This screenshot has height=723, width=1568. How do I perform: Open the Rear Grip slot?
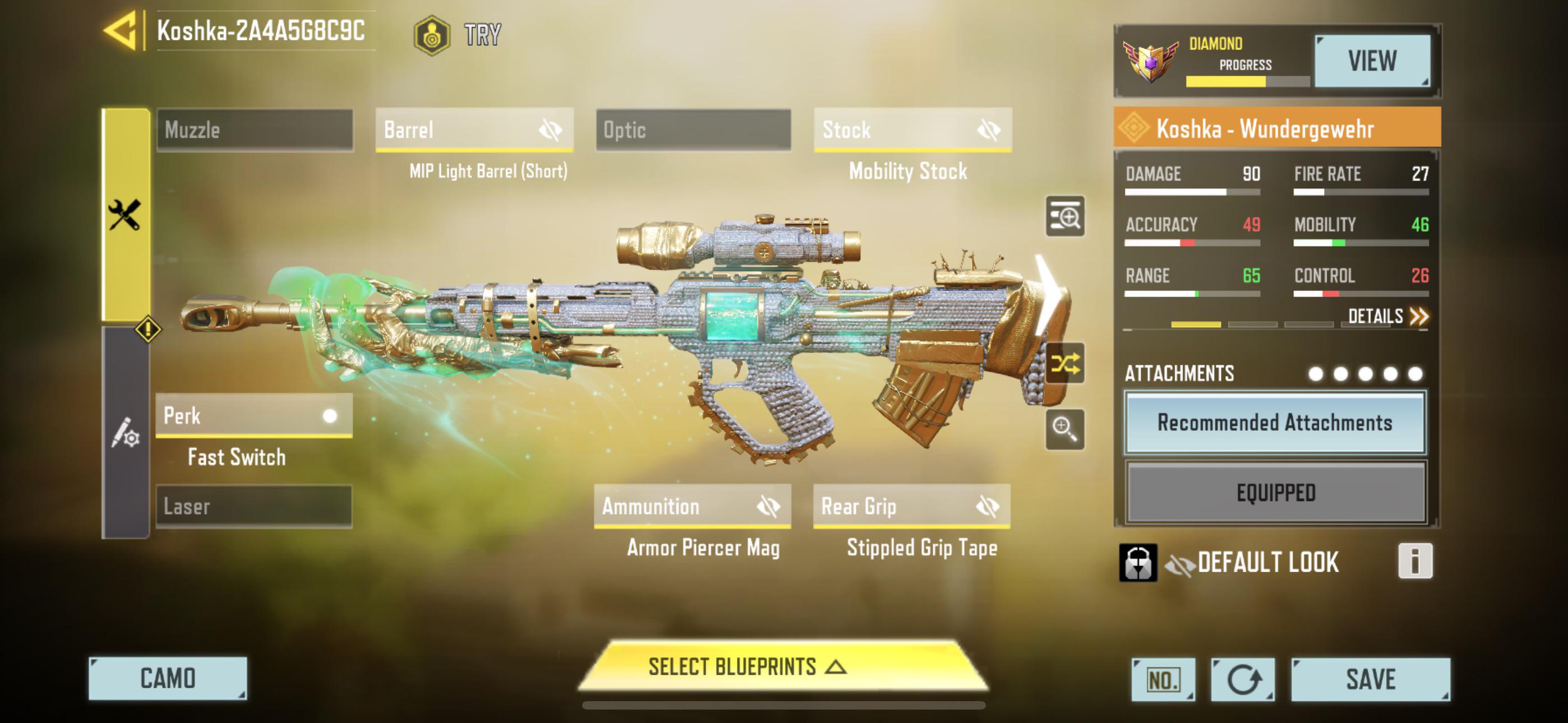pyautogui.click(x=911, y=506)
